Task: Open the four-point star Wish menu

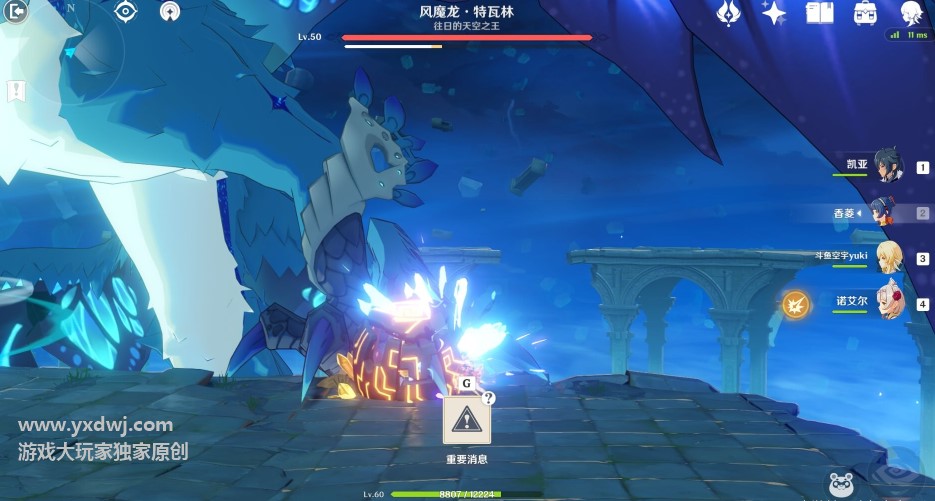Action: point(774,12)
